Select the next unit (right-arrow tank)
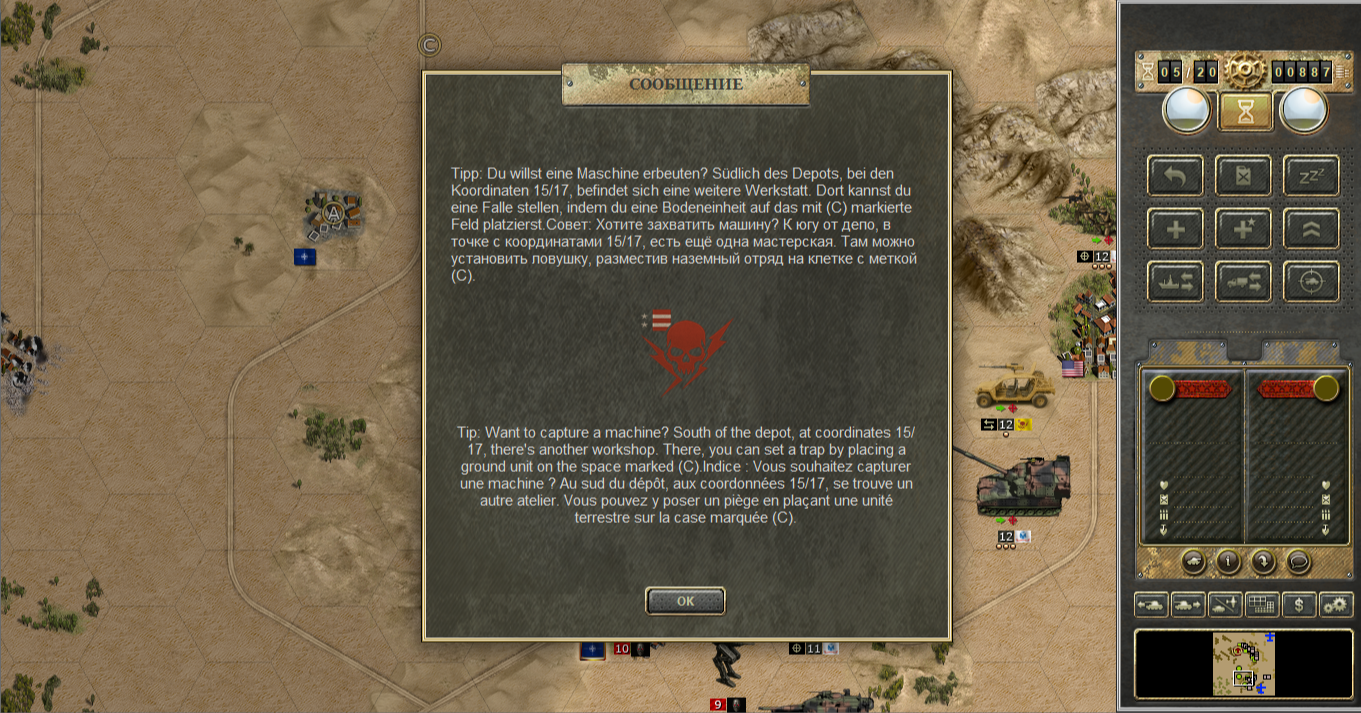The image size is (1361, 713). [x=1187, y=604]
